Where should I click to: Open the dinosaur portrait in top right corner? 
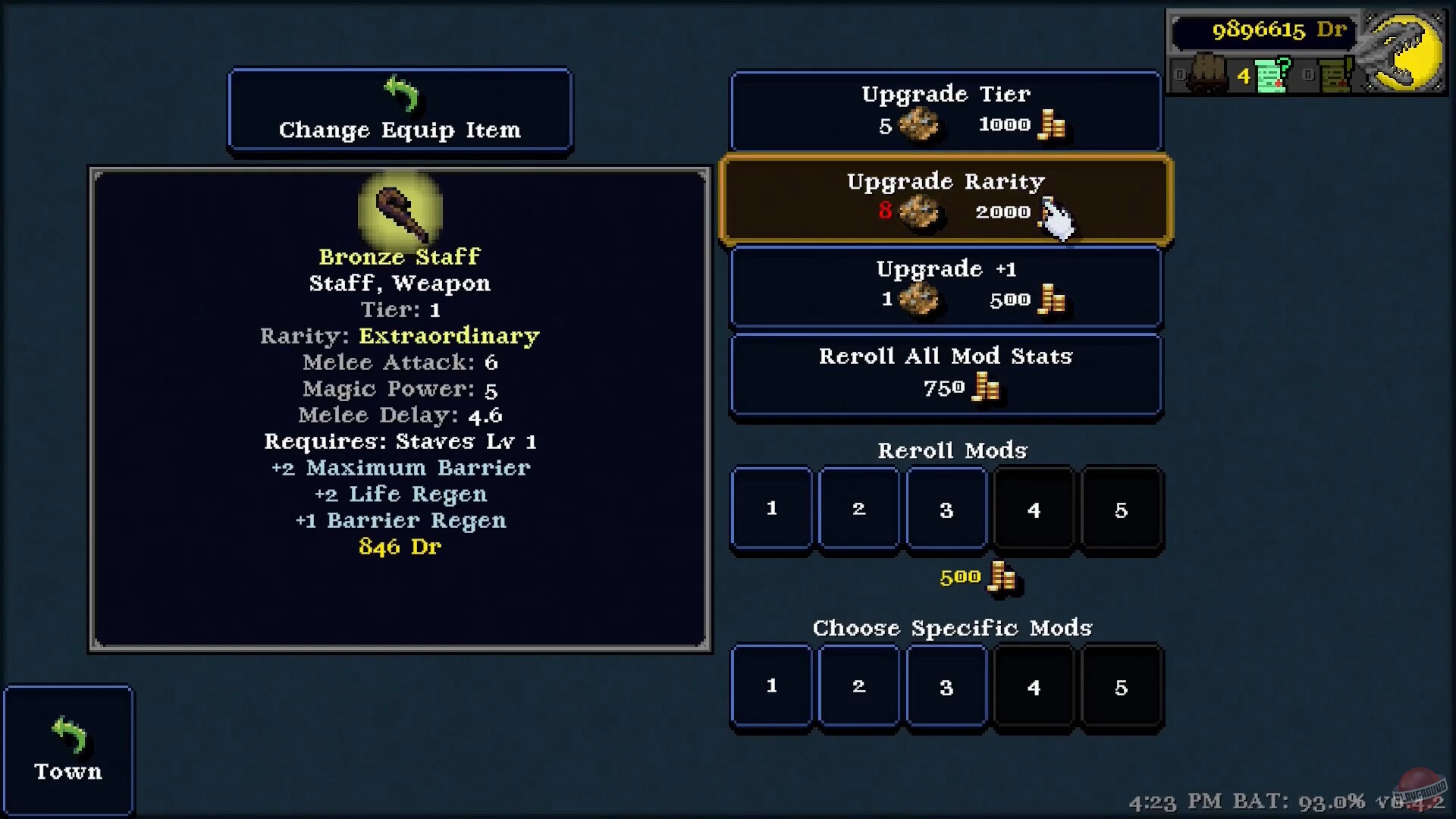[1403, 49]
